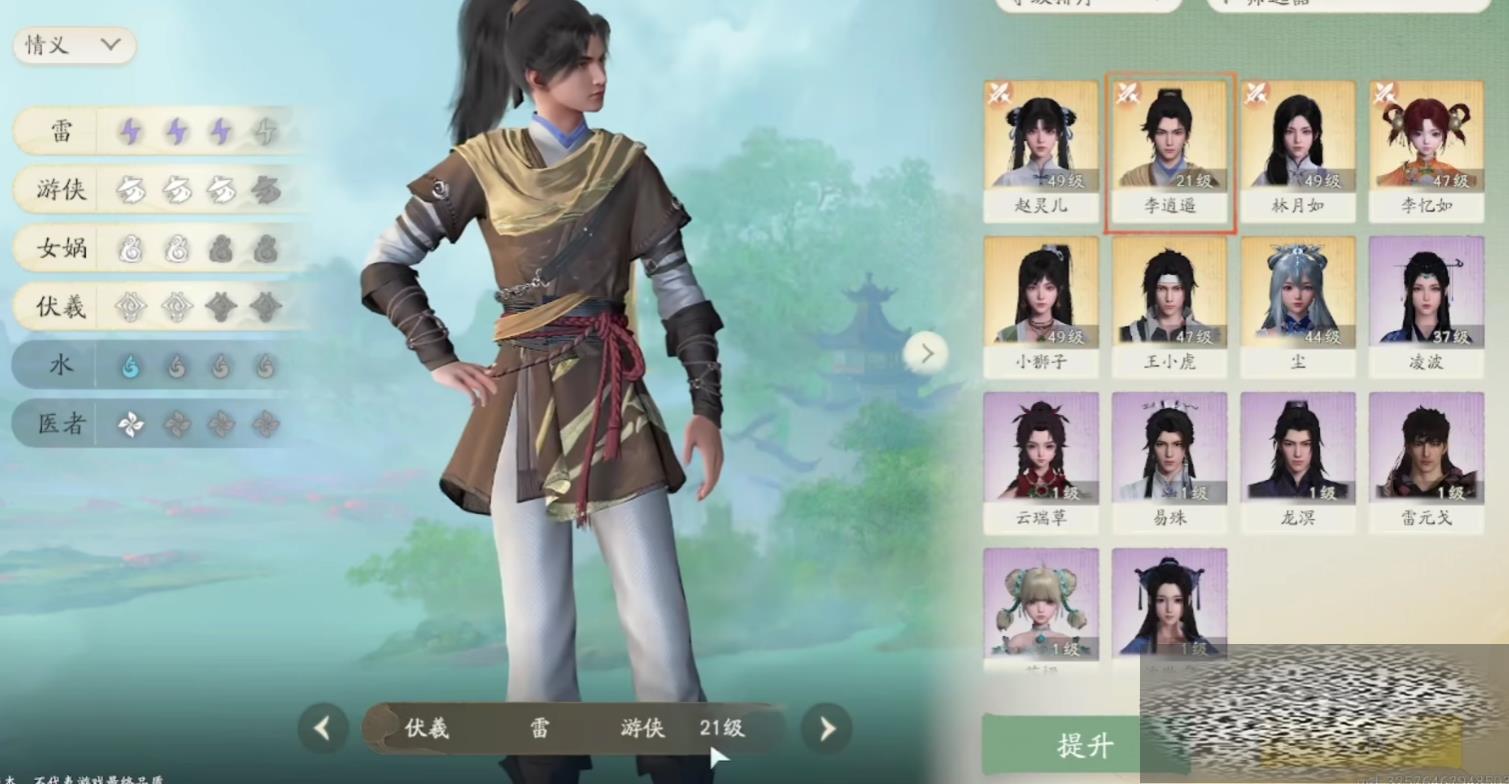Select the 凌波 character portrait
Viewport: 1509px width, 784px height.
1426,306
